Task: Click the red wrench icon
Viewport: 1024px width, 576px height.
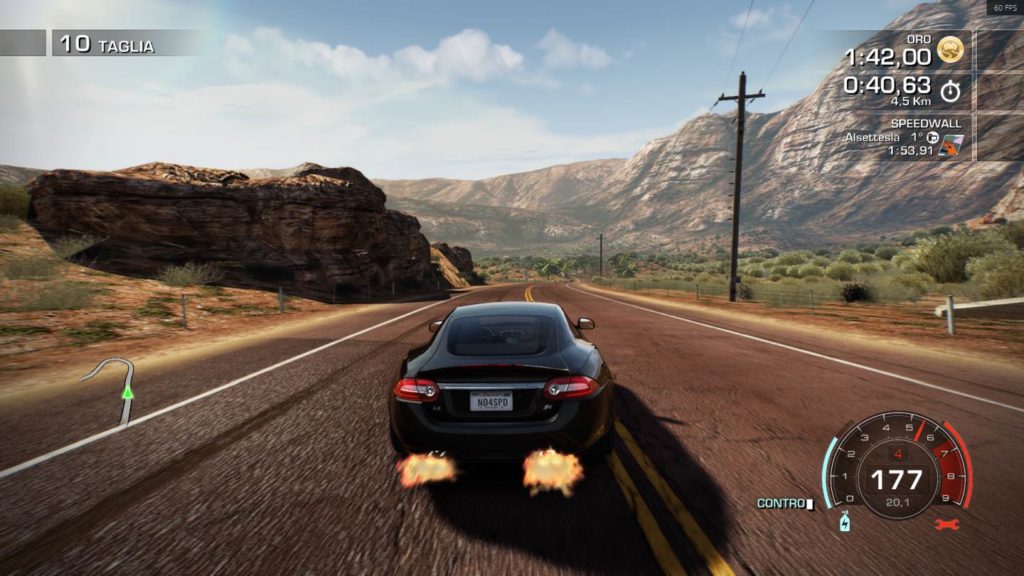Action: (945, 524)
